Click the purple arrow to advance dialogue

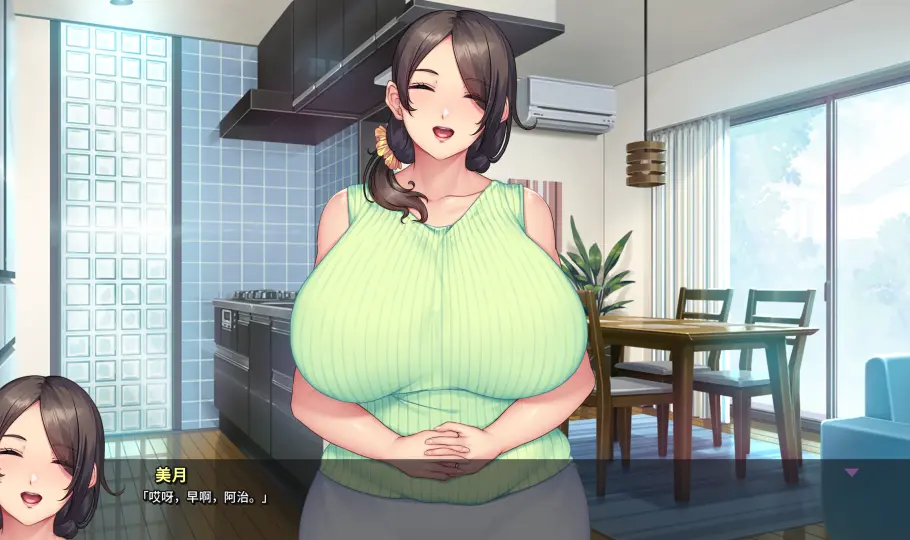852,472
